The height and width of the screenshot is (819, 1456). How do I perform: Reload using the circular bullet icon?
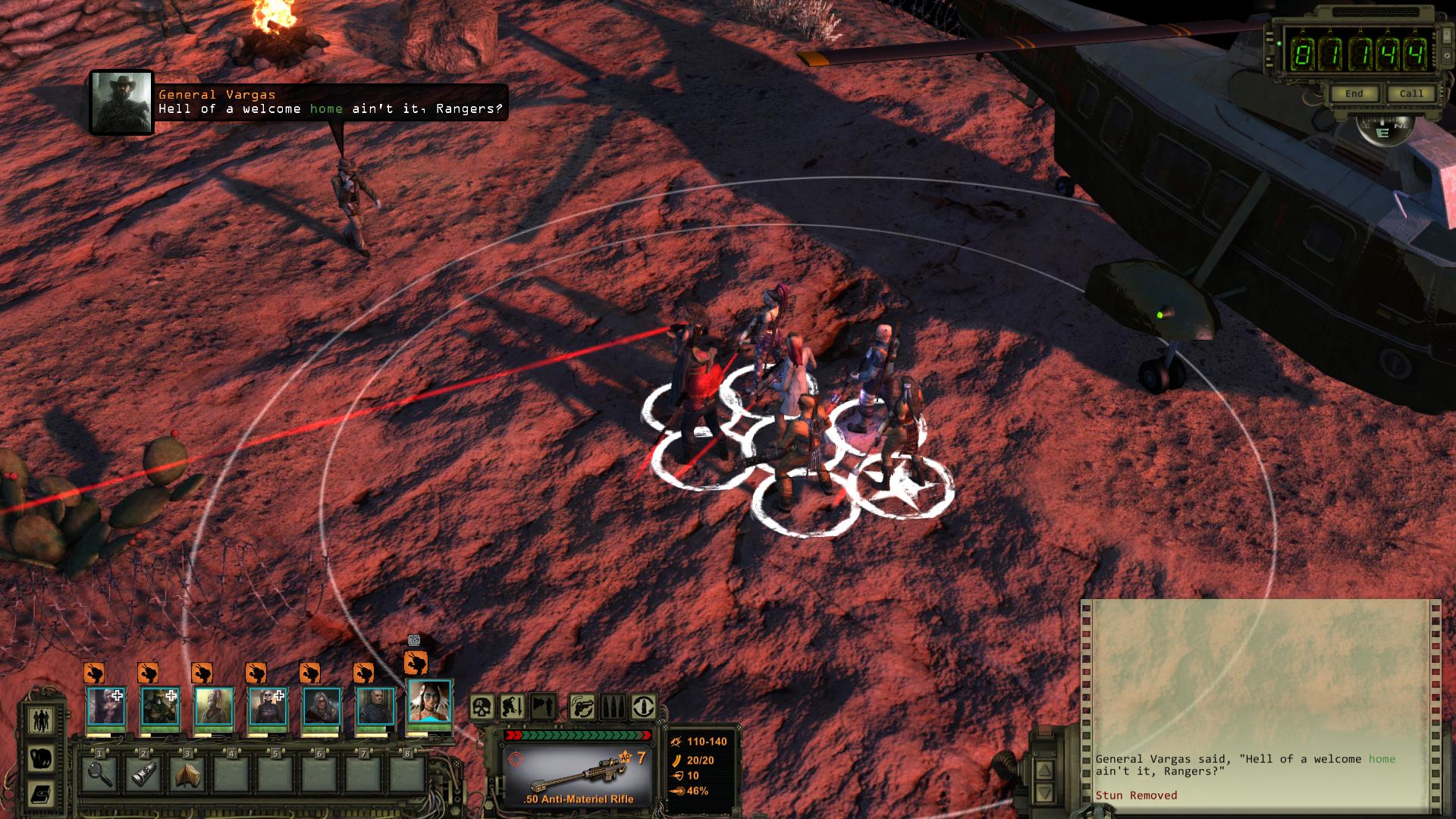coord(644,708)
